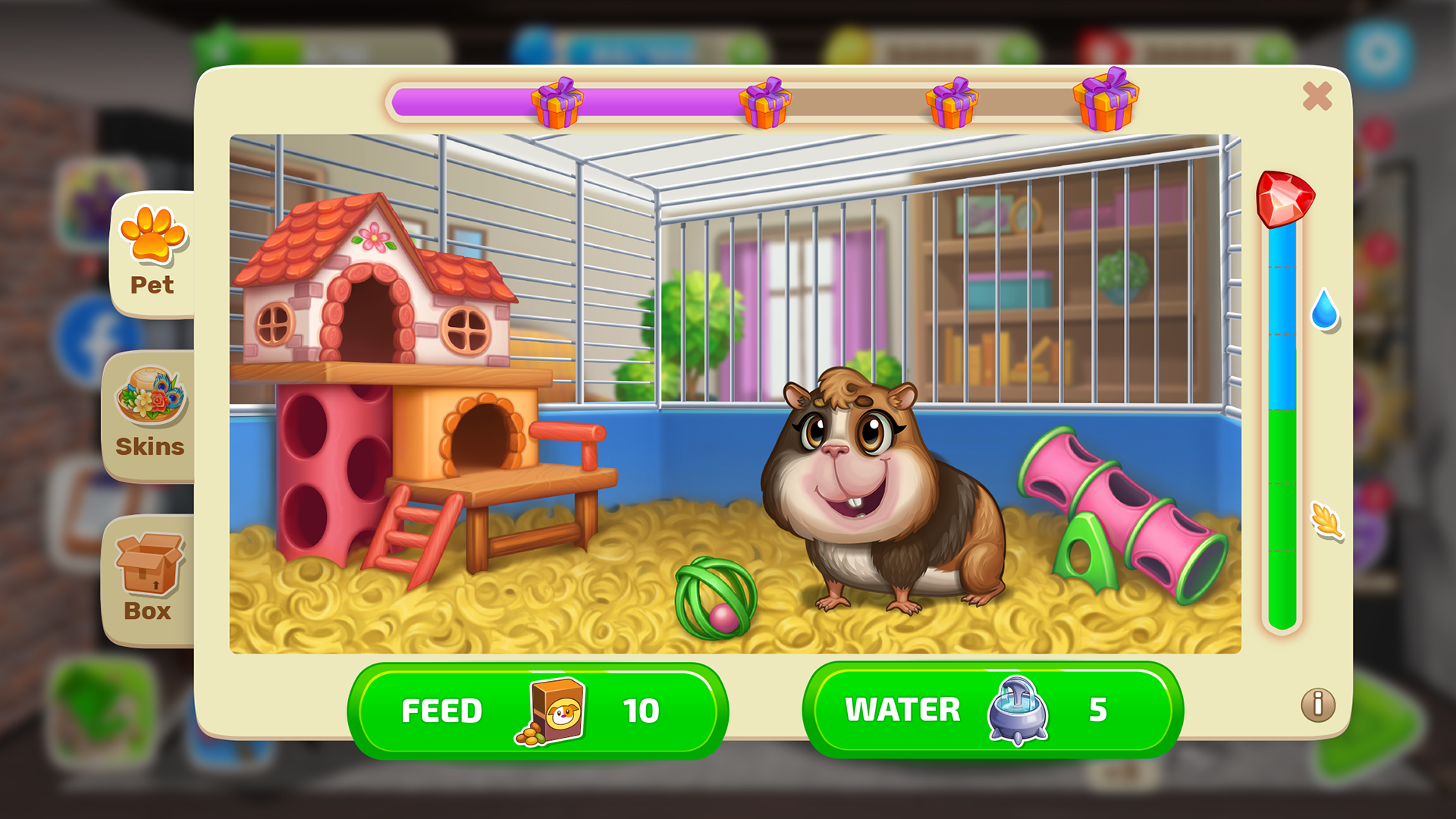This screenshot has width=1456, height=819.
Task: Tap the water droplet icon beside the meter
Action: pos(1324,312)
